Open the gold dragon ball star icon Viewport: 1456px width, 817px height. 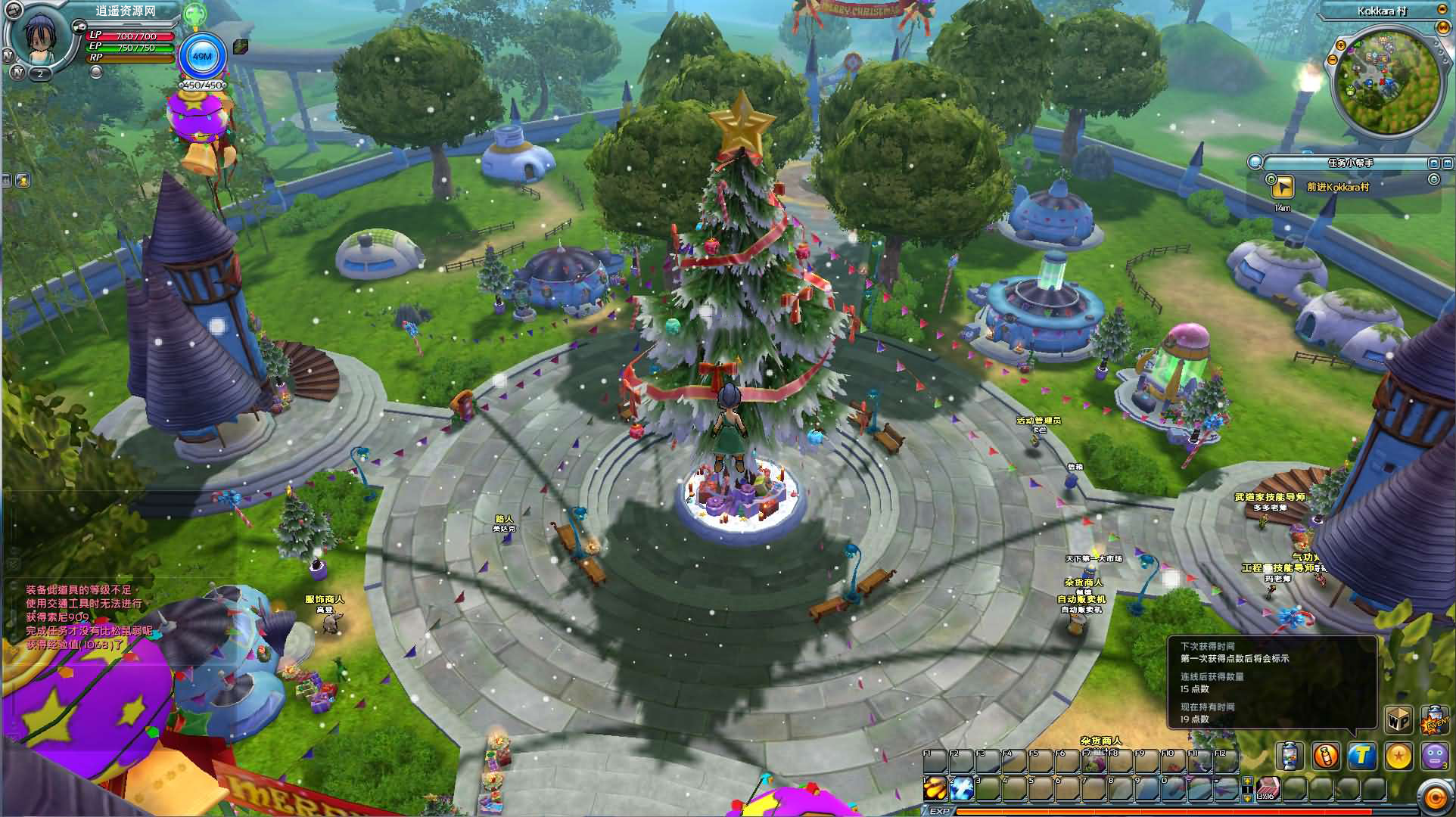1398,756
